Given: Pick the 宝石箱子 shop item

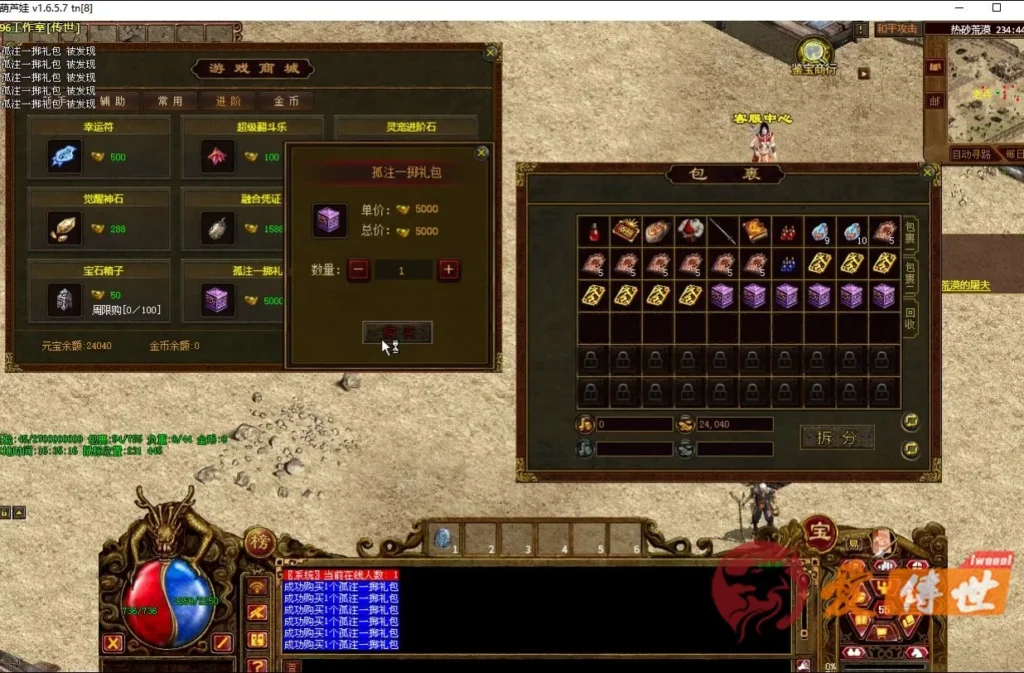Looking at the screenshot, I should coord(65,298).
